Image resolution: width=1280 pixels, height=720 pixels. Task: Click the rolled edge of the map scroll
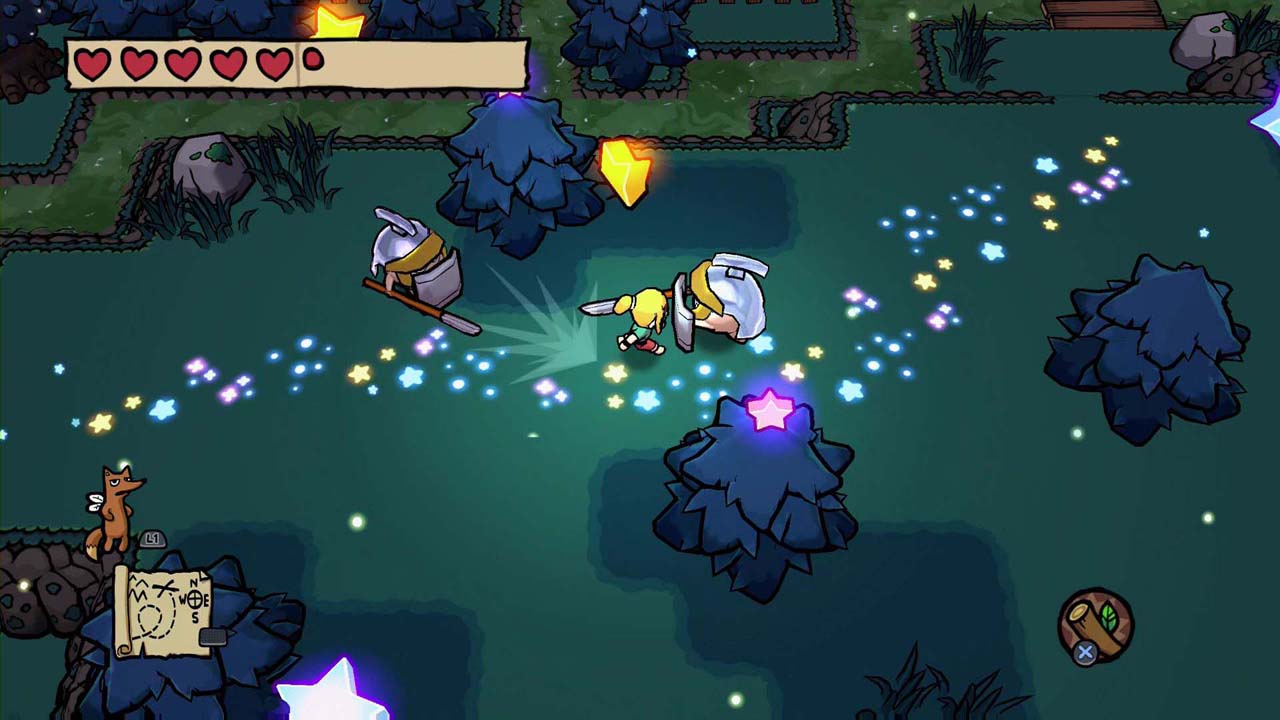[x=122, y=609]
